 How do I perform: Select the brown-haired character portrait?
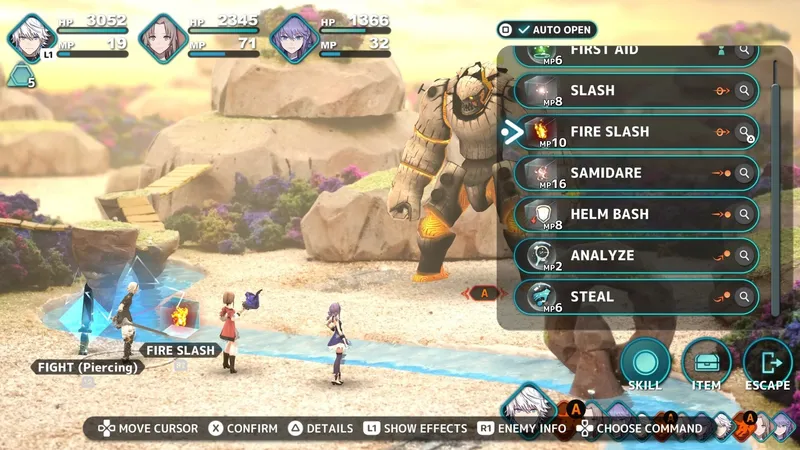pos(162,38)
